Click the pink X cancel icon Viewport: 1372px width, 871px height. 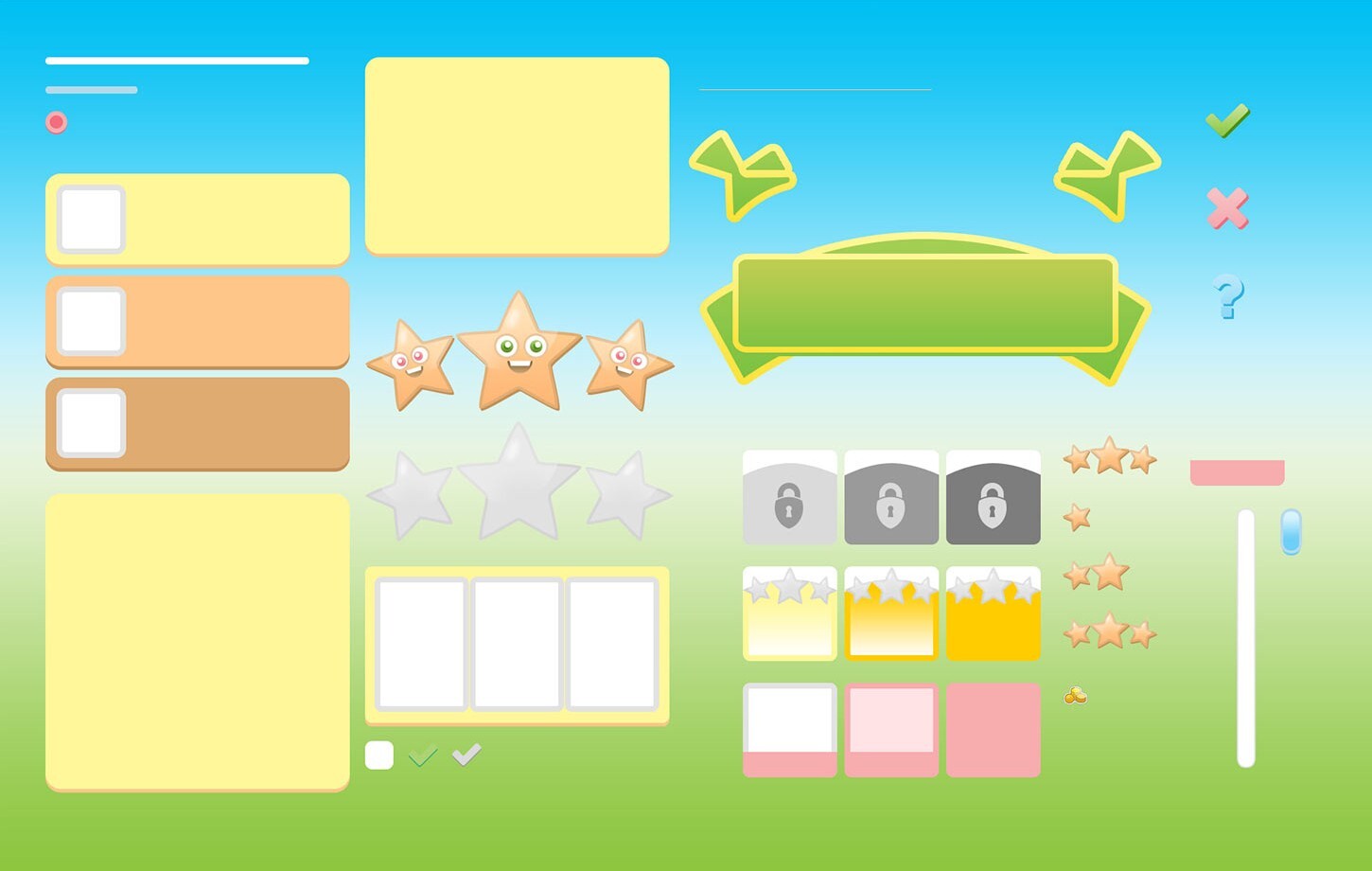pyautogui.click(x=1228, y=208)
